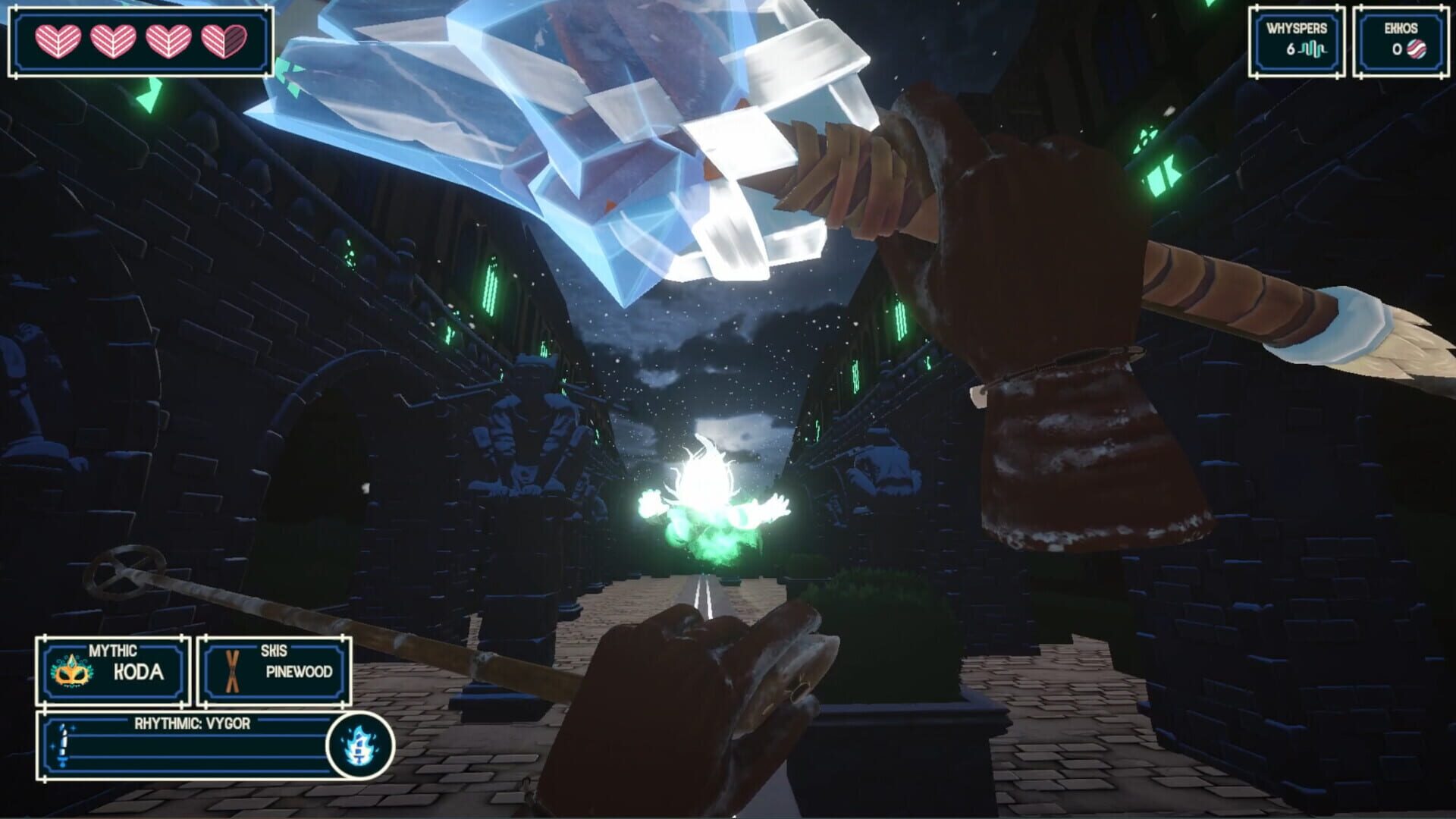Click the pink swirl icon in EKKOS counter

(1415, 49)
